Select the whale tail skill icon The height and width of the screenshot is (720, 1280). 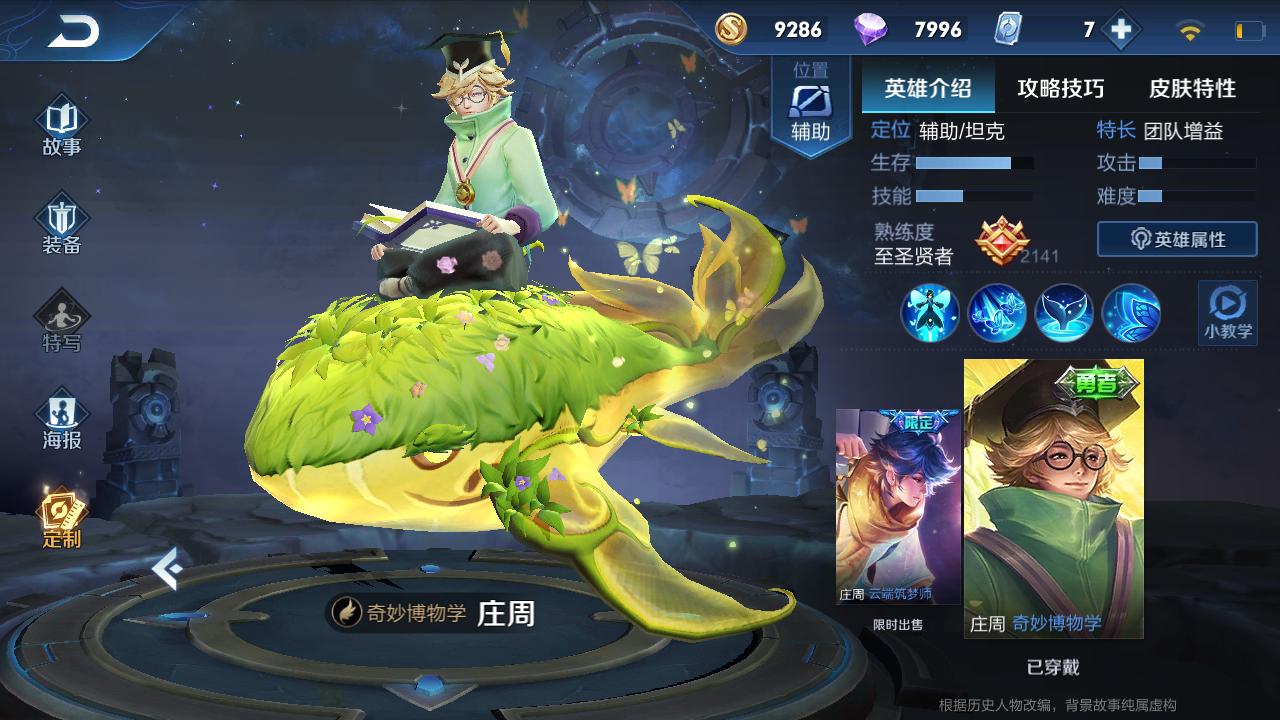click(1064, 313)
